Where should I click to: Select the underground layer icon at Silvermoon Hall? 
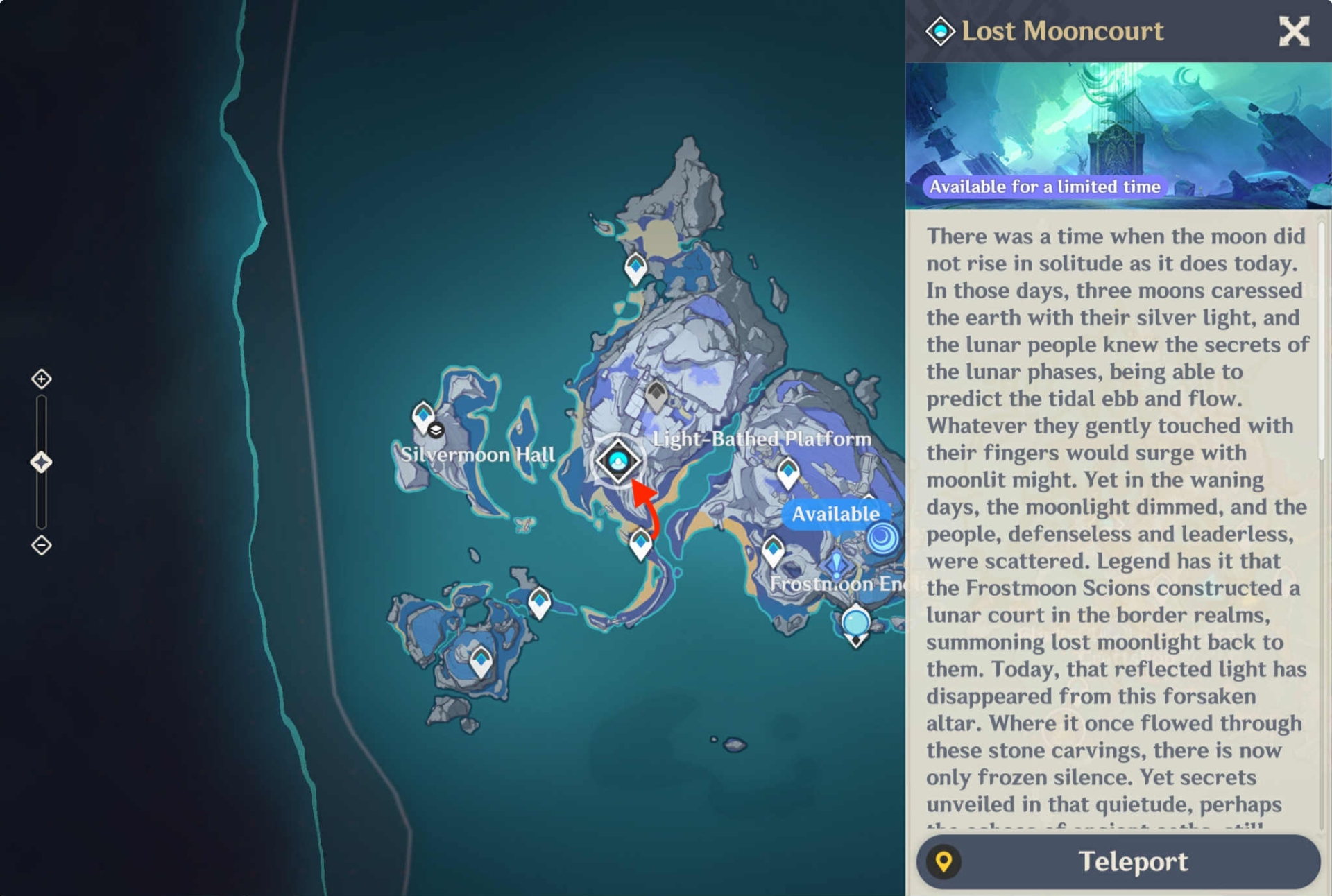[436, 431]
